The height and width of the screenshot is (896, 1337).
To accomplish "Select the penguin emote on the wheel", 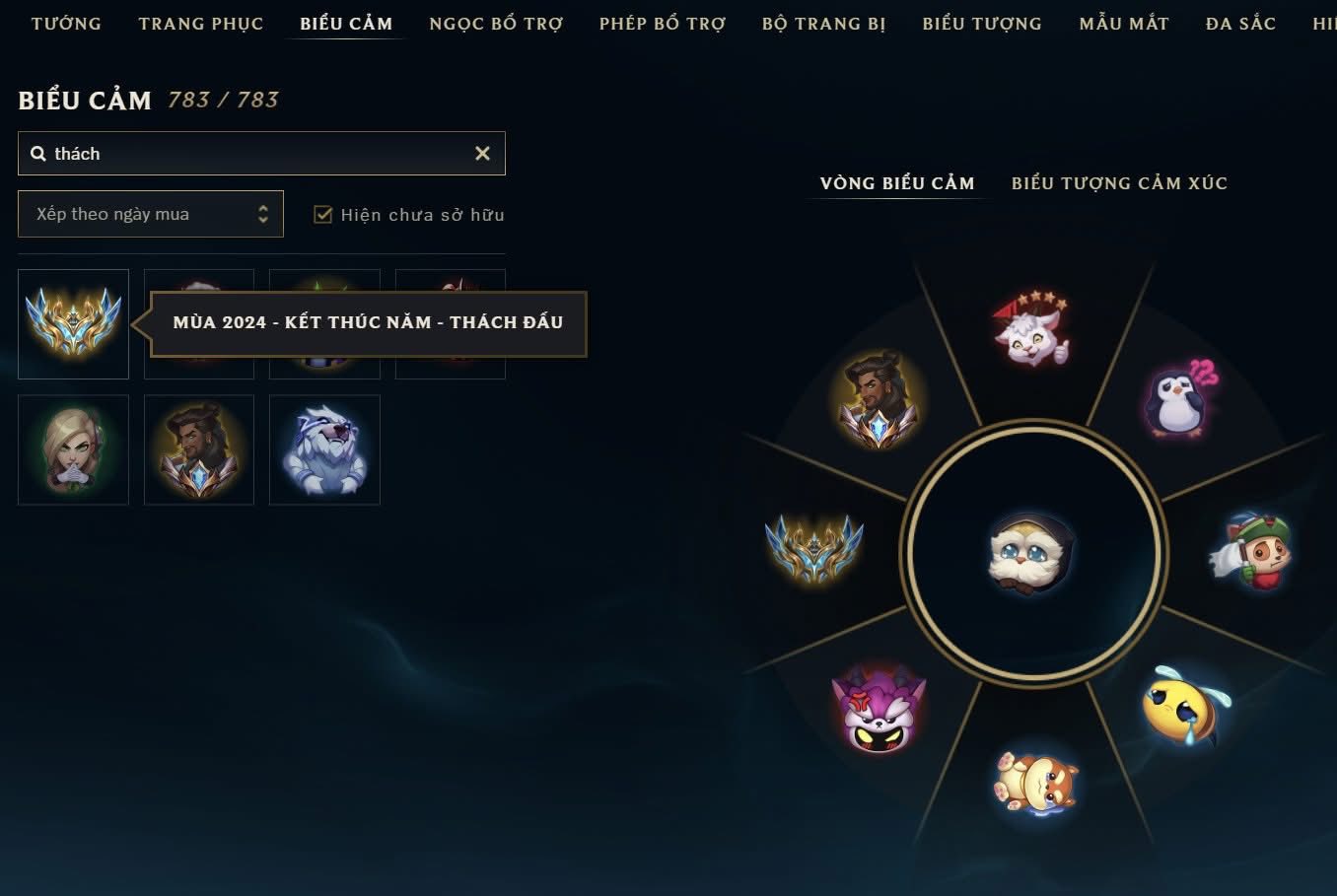I will (1176, 404).
